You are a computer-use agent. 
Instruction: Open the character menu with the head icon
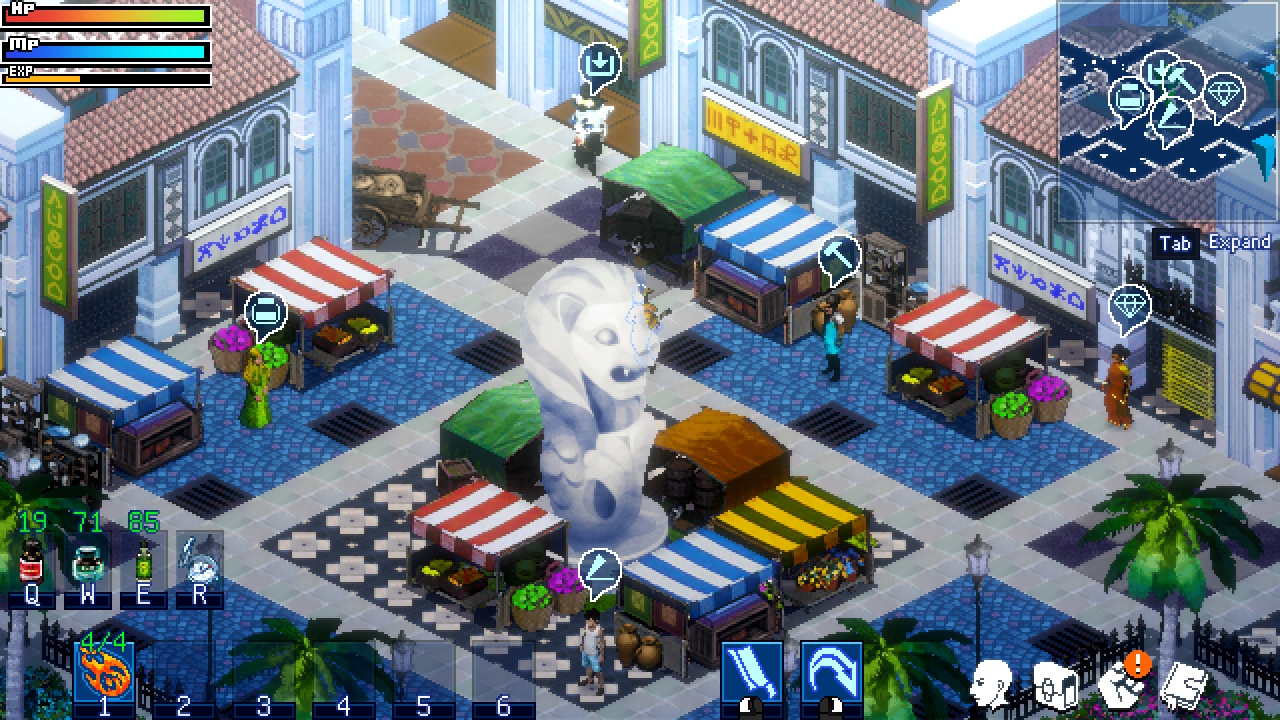991,684
